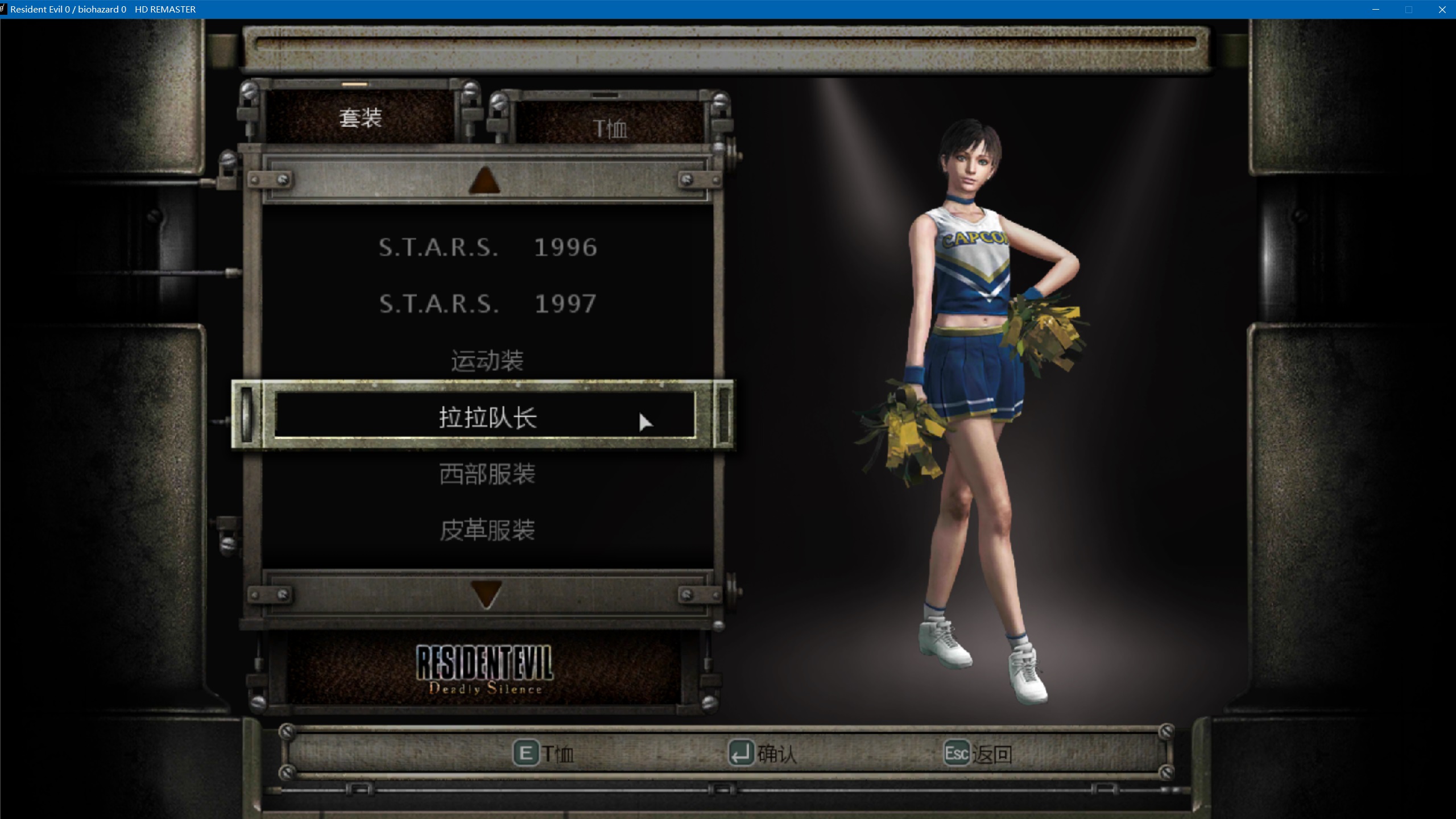Viewport: 1456px width, 819px height.
Task: Pick the 运动装 outfit
Action: tap(487, 361)
